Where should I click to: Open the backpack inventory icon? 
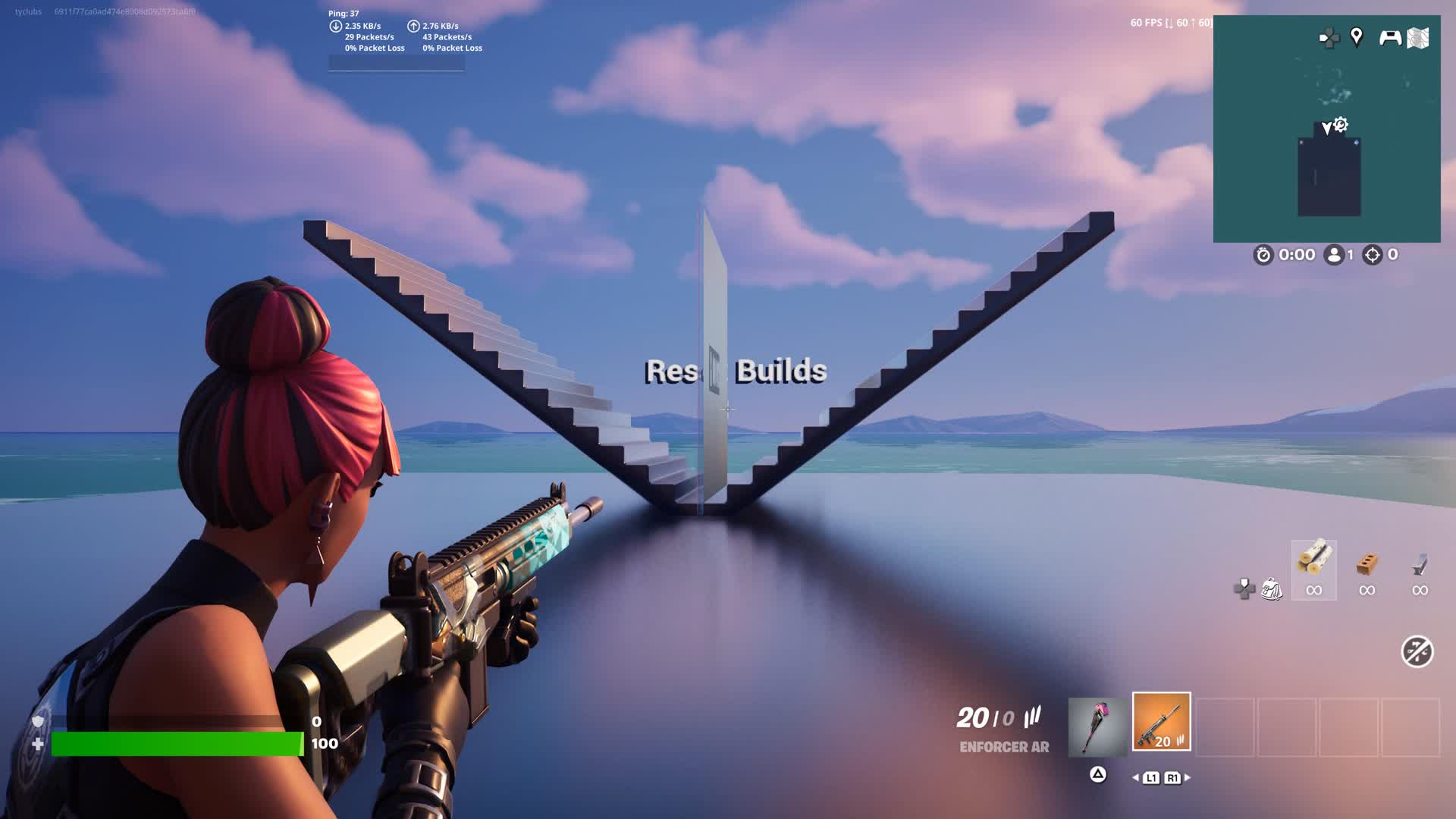coord(1272,590)
